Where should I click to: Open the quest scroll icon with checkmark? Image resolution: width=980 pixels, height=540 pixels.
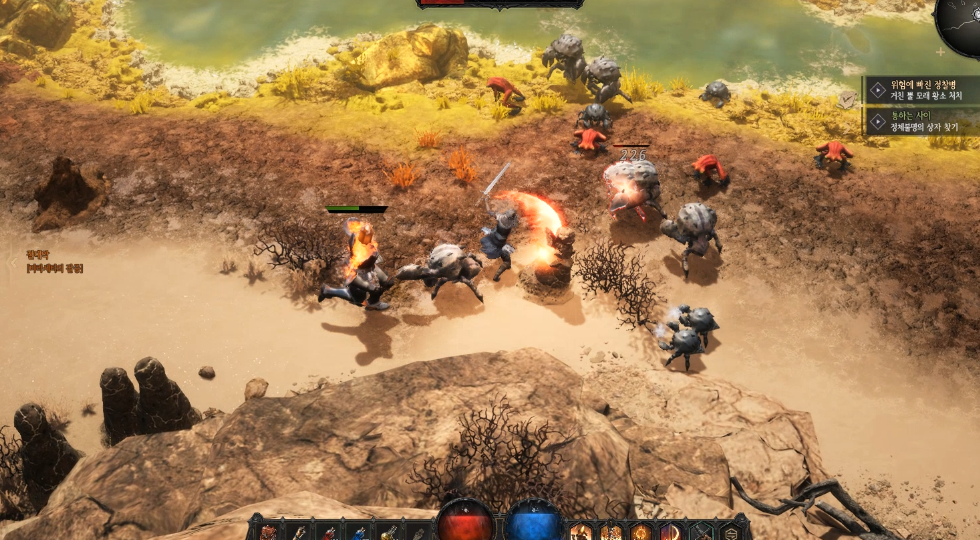[x=848, y=100]
